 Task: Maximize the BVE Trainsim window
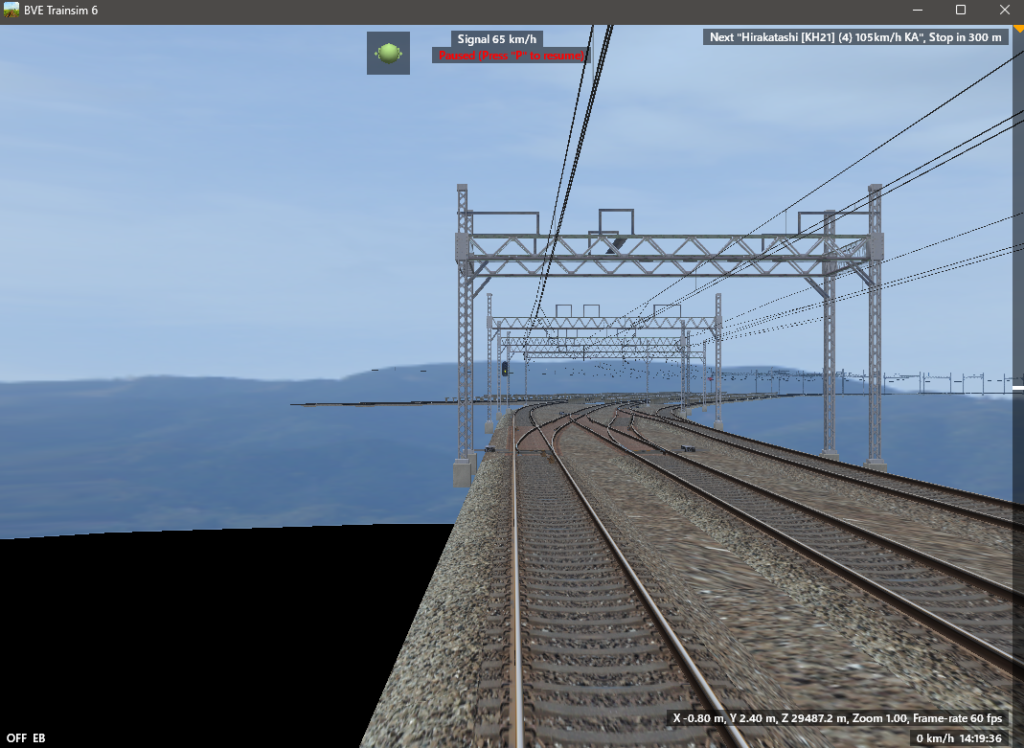pyautogui.click(x=960, y=10)
